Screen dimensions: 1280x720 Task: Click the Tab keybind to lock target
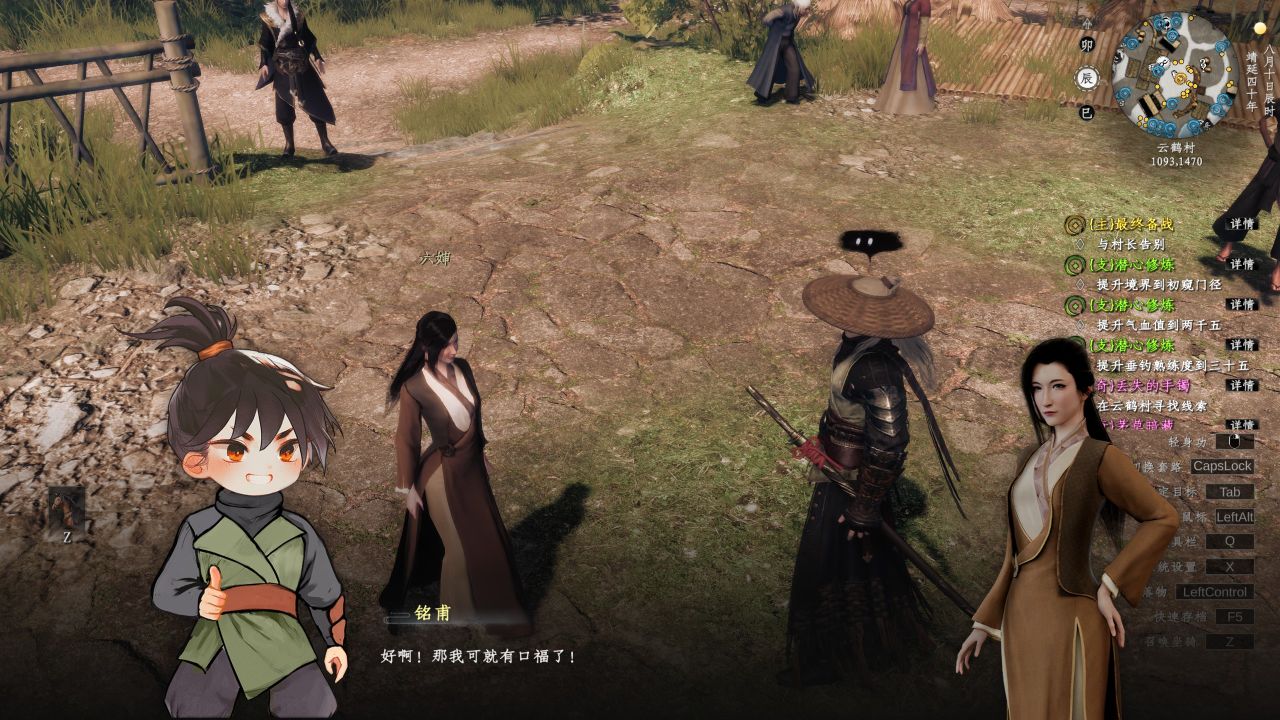coord(1232,491)
